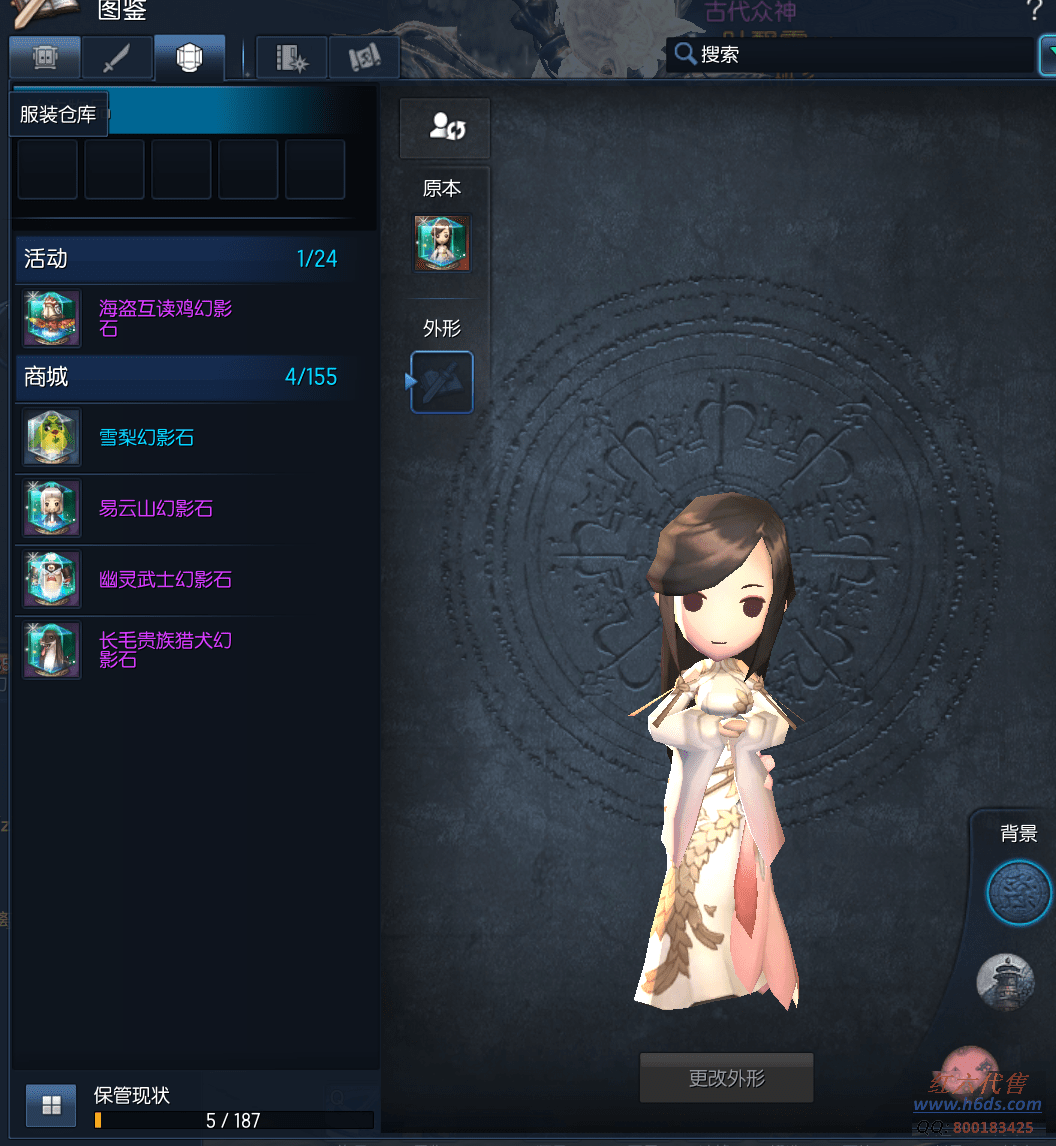Choose the pagoda building background
The width and height of the screenshot is (1056, 1146).
coord(1004,982)
